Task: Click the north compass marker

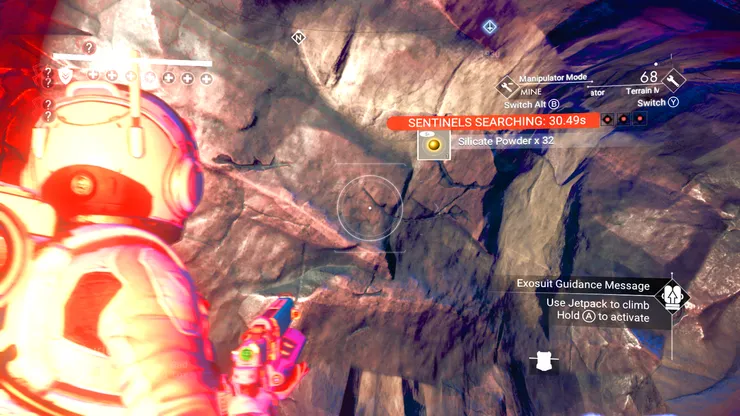Action: coord(298,38)
